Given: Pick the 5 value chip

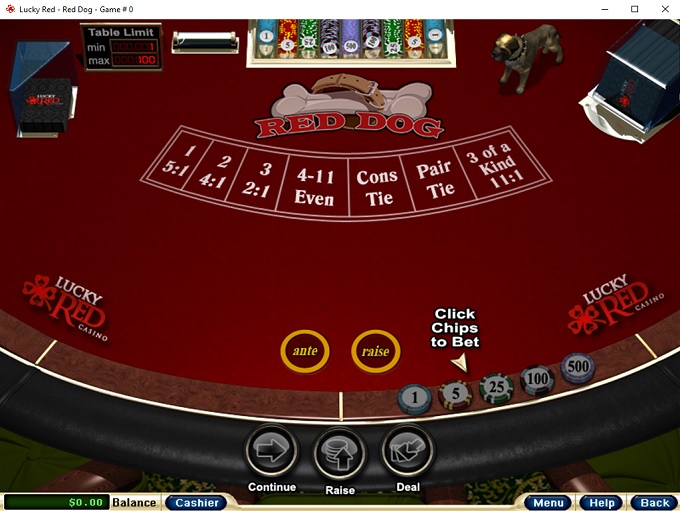Looking at the screenshot, I should coord(455,393).
